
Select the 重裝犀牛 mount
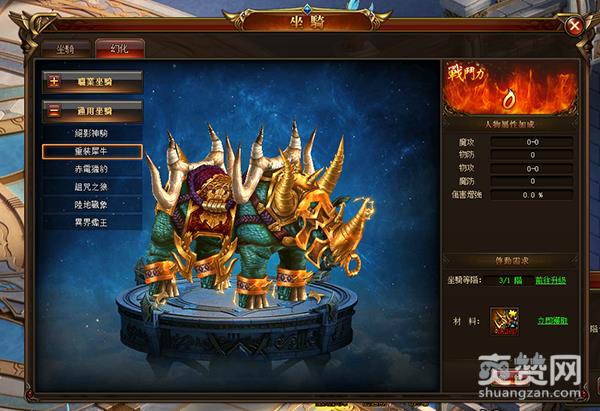click(x=92, y=151)
